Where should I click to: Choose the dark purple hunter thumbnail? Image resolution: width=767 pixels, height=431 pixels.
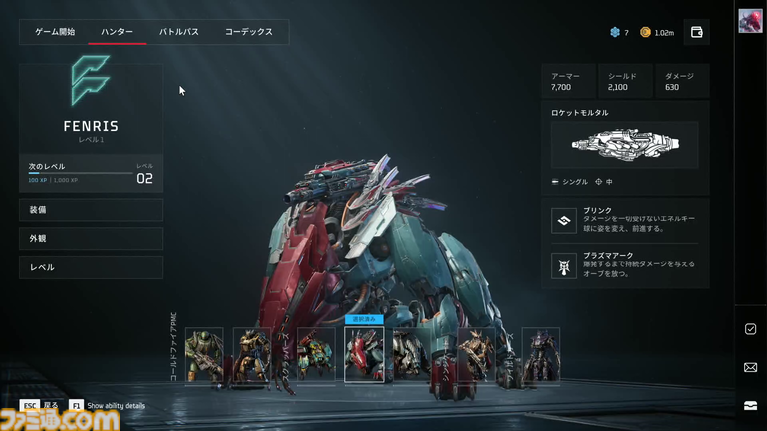click(540, 355)
